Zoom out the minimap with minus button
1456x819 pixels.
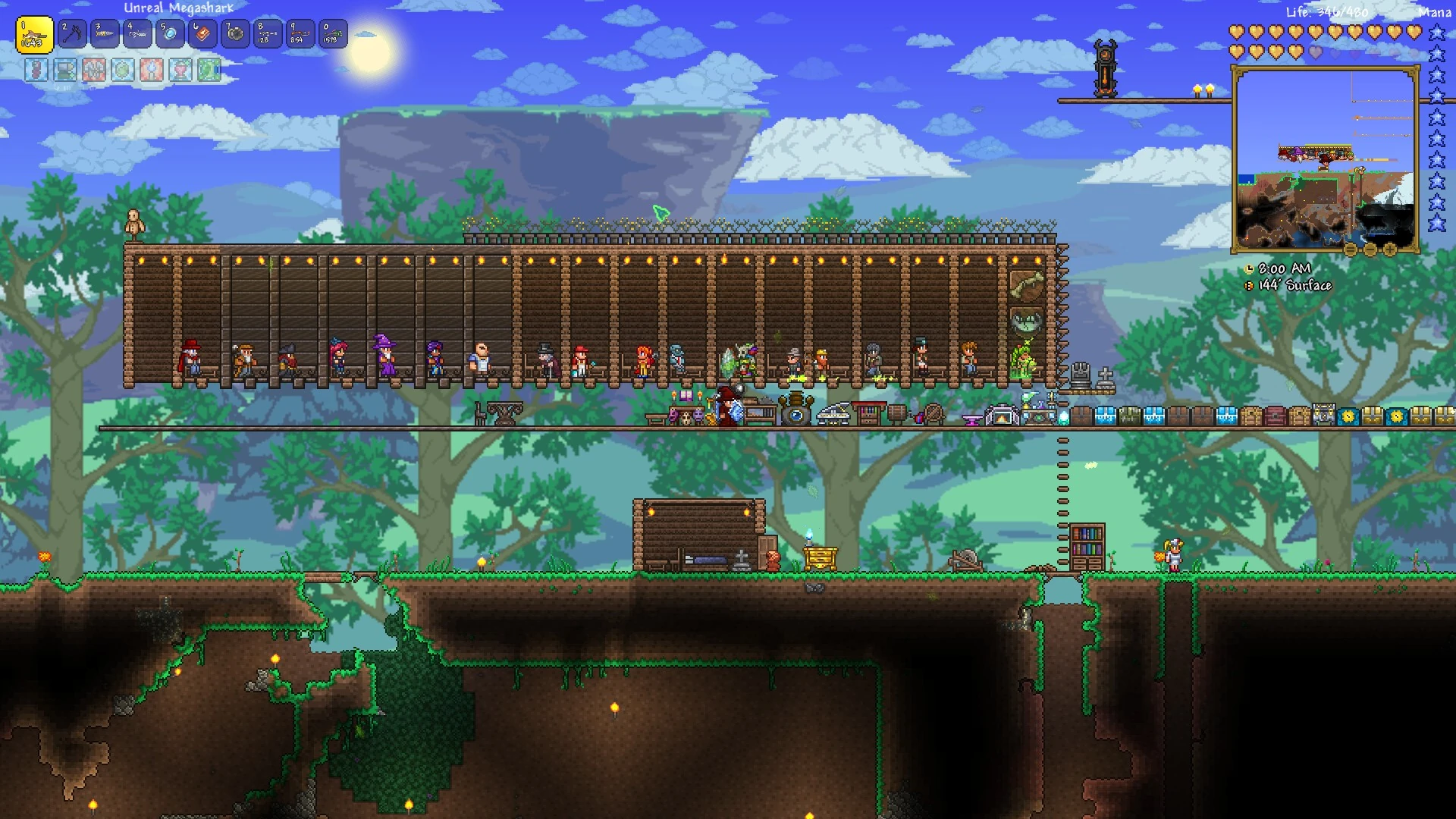pos(1370,249)
